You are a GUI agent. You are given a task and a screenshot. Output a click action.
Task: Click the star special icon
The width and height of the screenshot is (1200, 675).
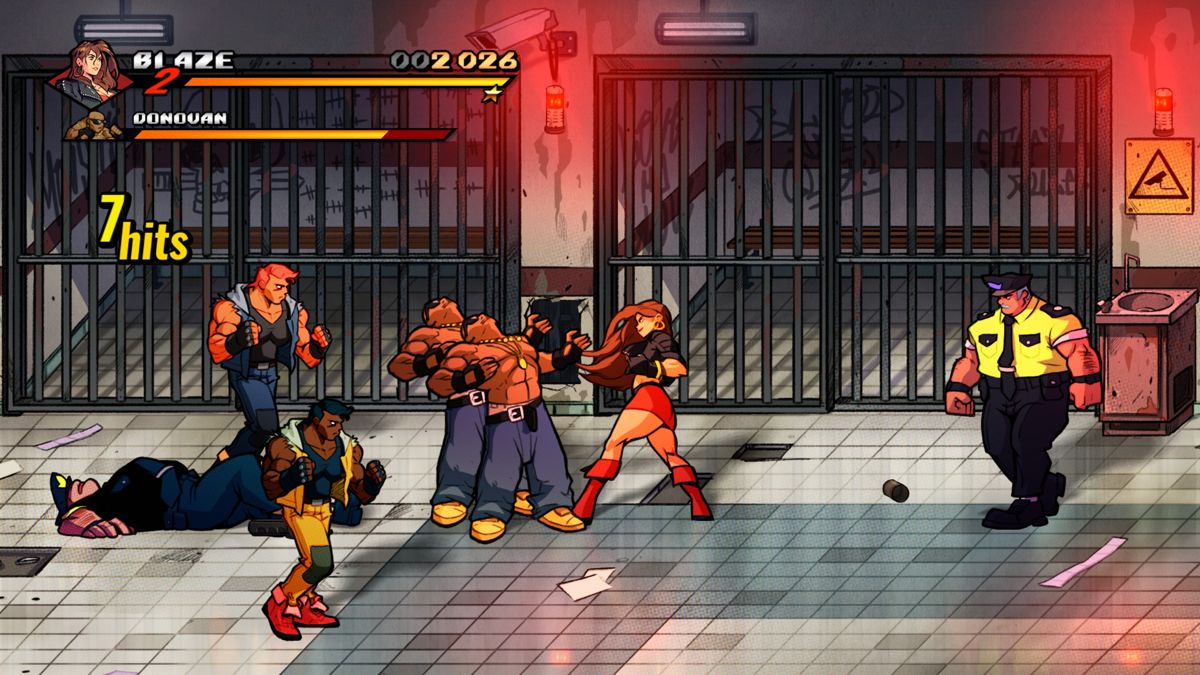[x=491, y=95]
